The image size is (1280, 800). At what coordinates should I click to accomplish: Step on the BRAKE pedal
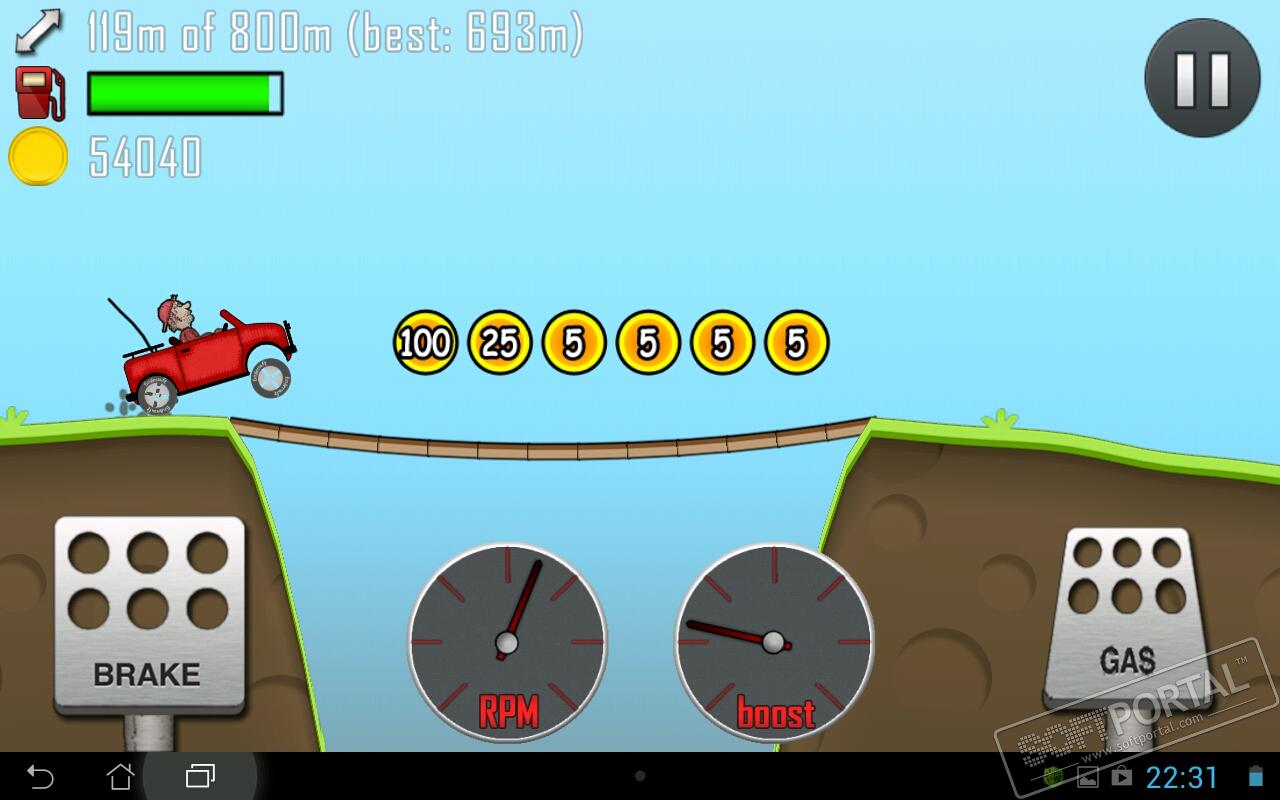(x=149, y=614)
